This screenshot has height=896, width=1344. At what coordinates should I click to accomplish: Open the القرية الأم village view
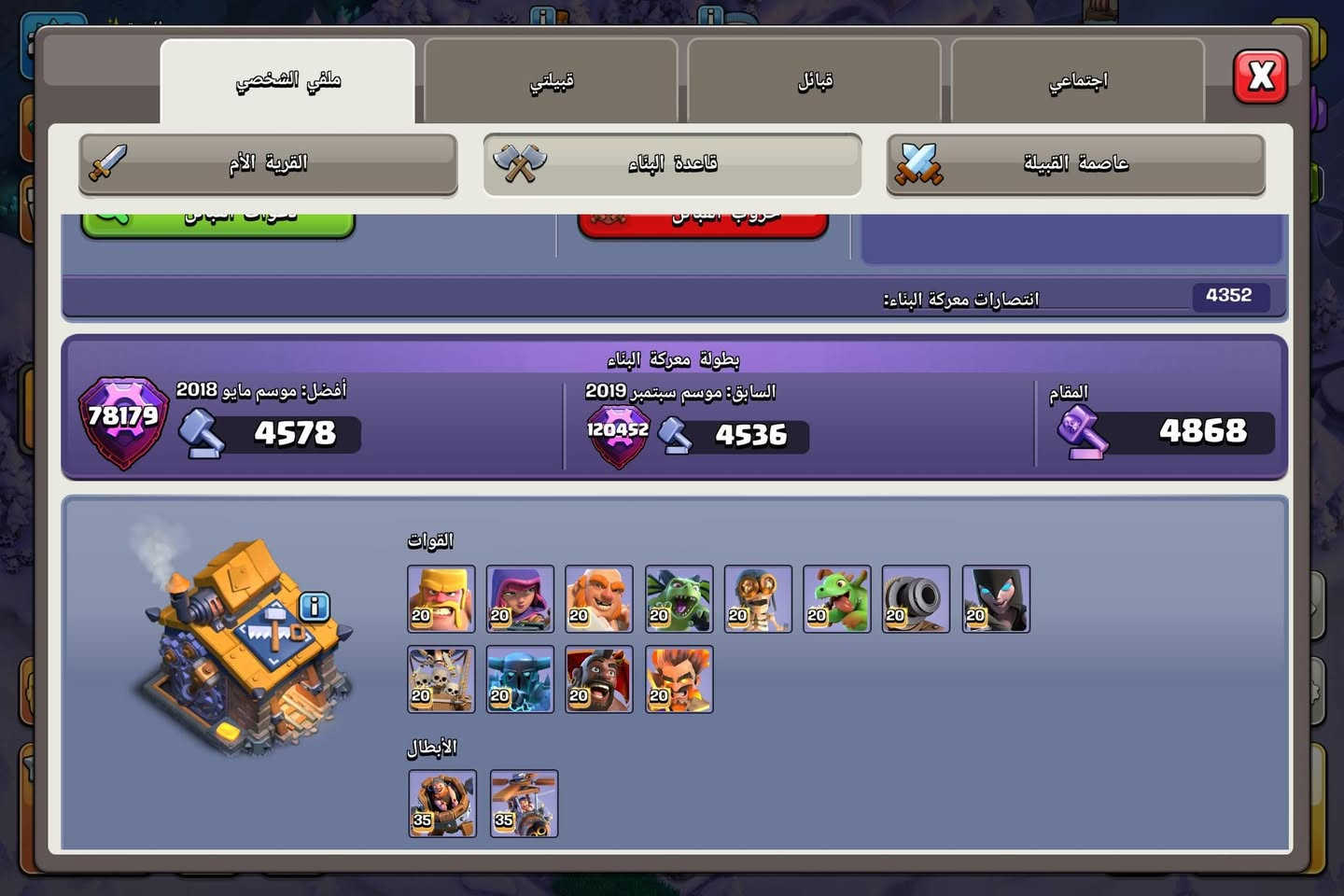click(268, 163)
